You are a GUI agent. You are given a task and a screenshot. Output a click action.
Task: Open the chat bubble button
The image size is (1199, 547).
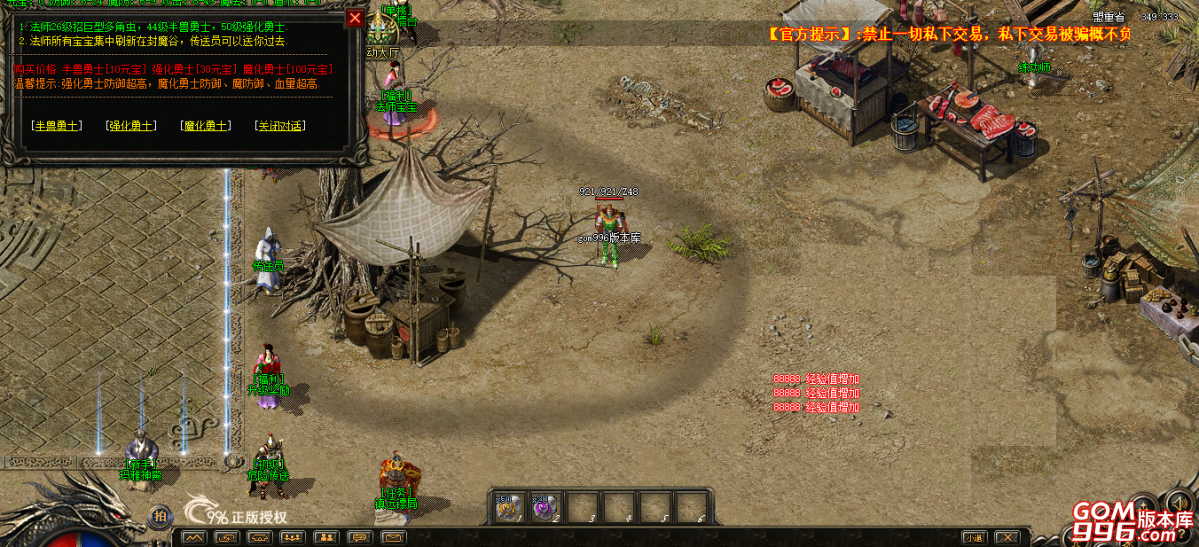click(x=359, y=538)
